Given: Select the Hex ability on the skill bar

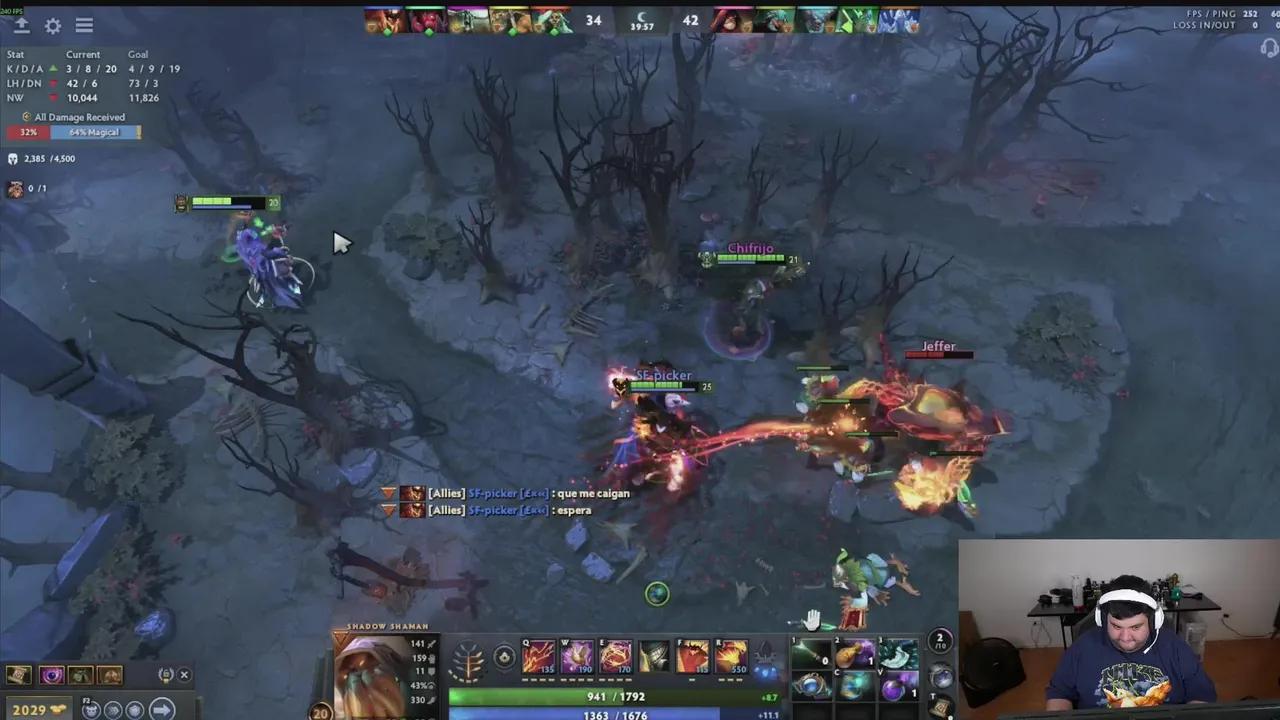Looking at the screenshot, I should coord(577,657).
